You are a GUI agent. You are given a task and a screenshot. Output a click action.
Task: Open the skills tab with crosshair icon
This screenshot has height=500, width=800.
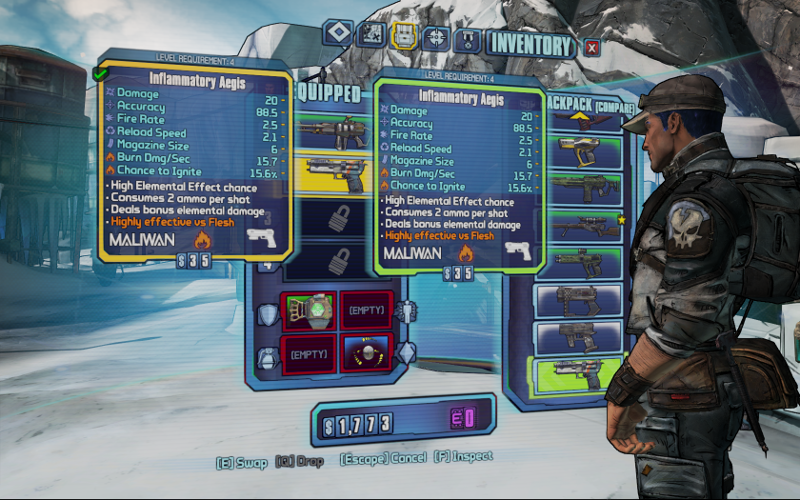pos(435,38)
